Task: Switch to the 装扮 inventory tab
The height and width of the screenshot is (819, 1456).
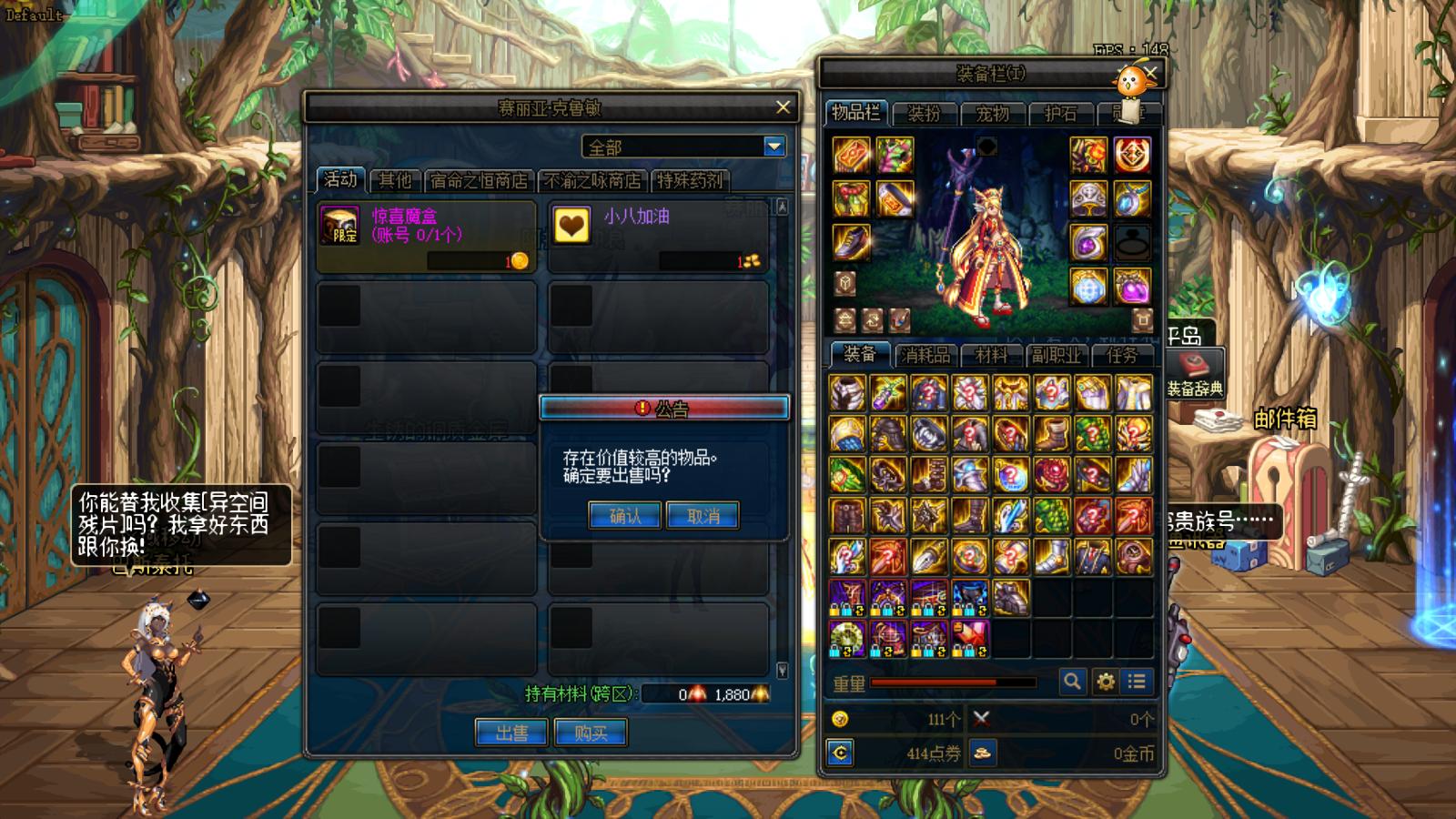Action: (924, 113)
